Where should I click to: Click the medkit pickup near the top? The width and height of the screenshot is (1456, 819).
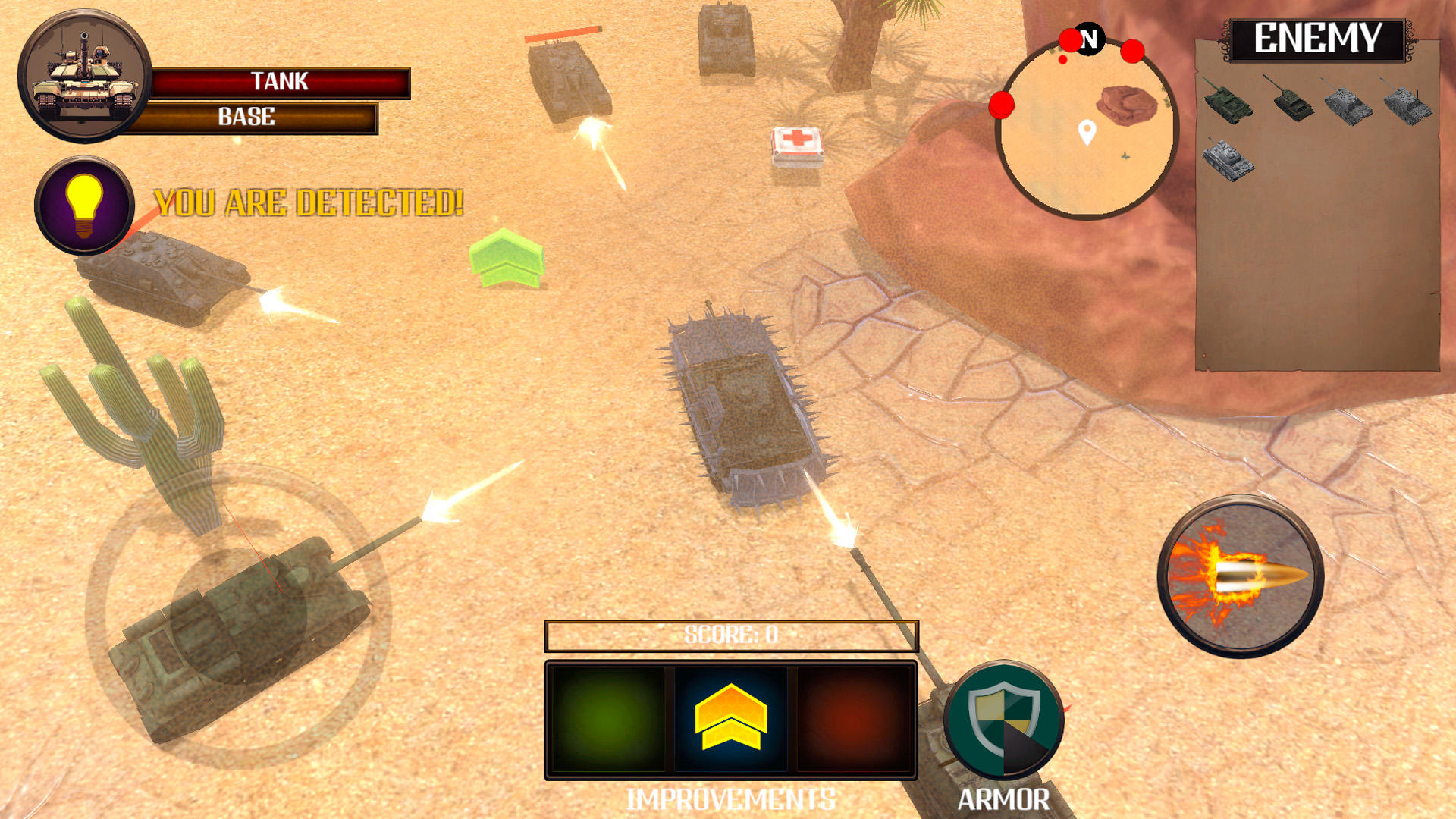click(x=798, y=146)
